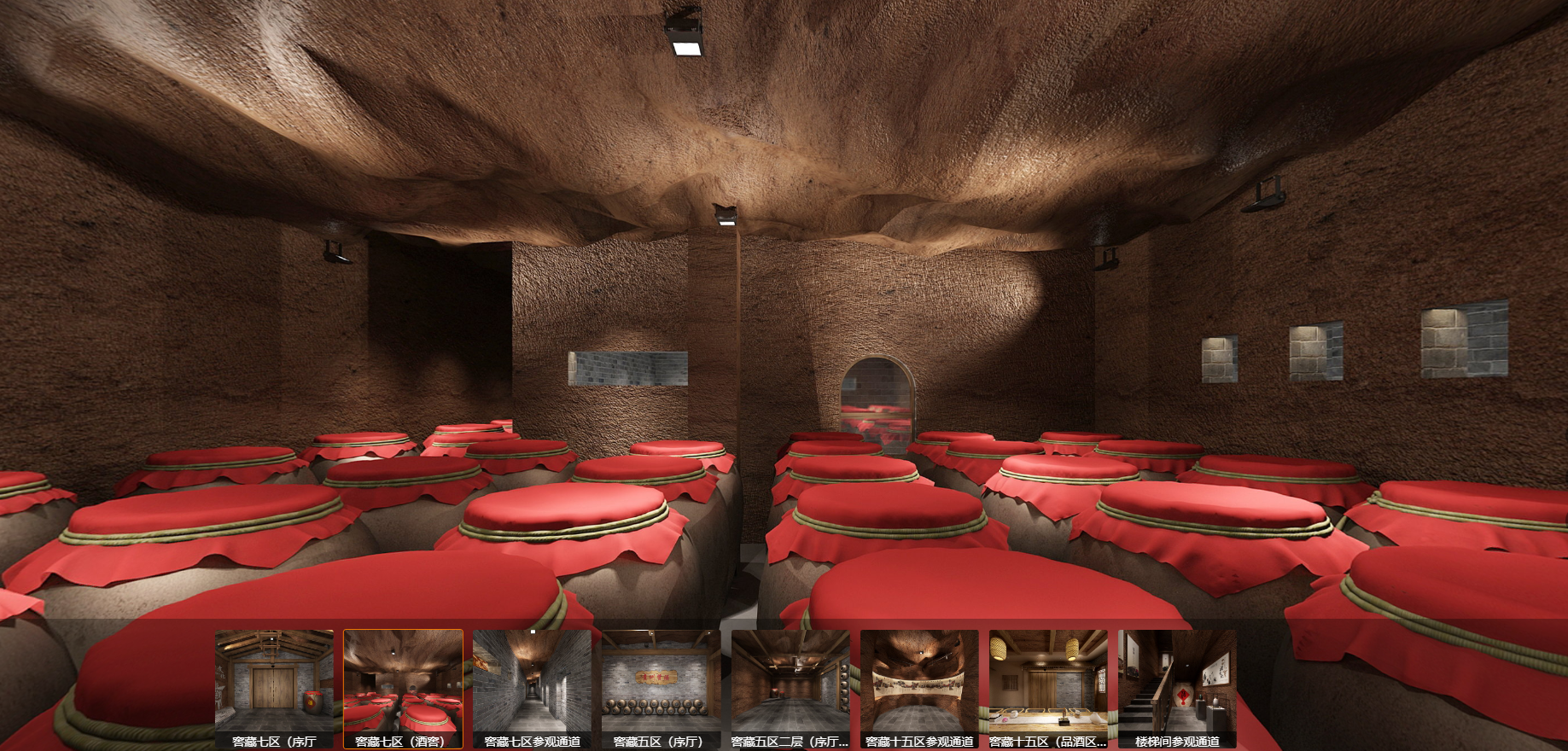Screen dimensions: 1568x751
Task: Go to 窖藏十五区参观通道 scene
Action: pos(919,686)
